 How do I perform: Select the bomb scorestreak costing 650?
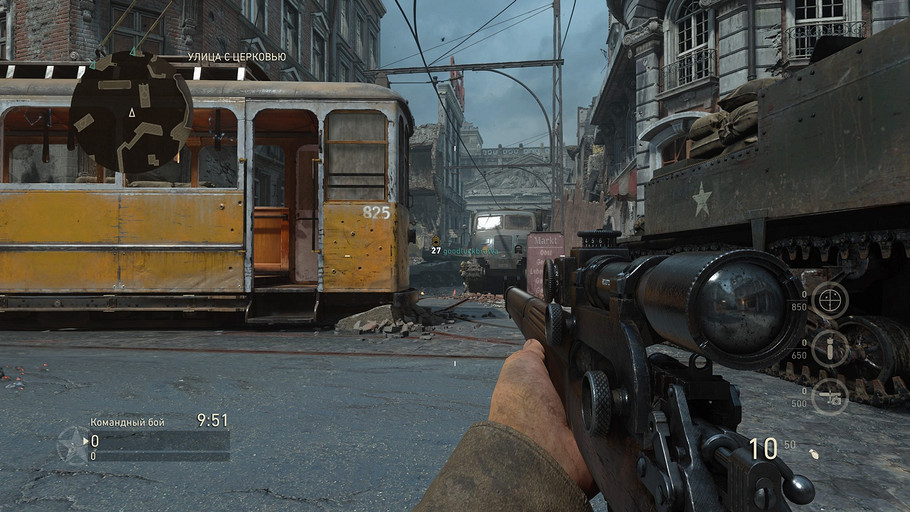point(829,348)
